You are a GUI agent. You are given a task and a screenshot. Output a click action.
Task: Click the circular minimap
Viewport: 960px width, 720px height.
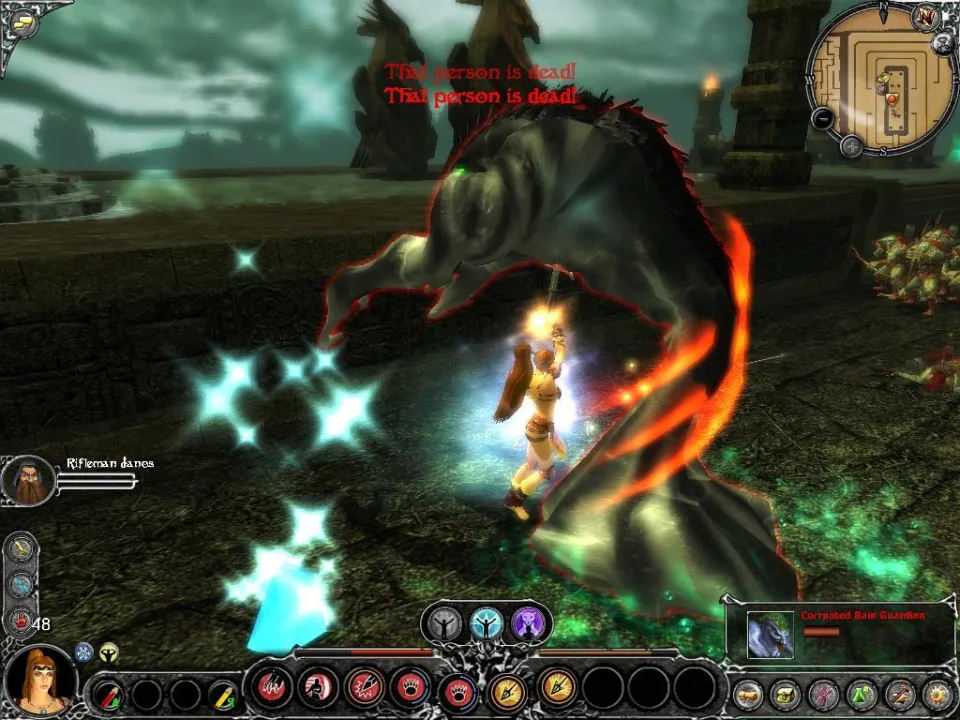pos(879,79)
